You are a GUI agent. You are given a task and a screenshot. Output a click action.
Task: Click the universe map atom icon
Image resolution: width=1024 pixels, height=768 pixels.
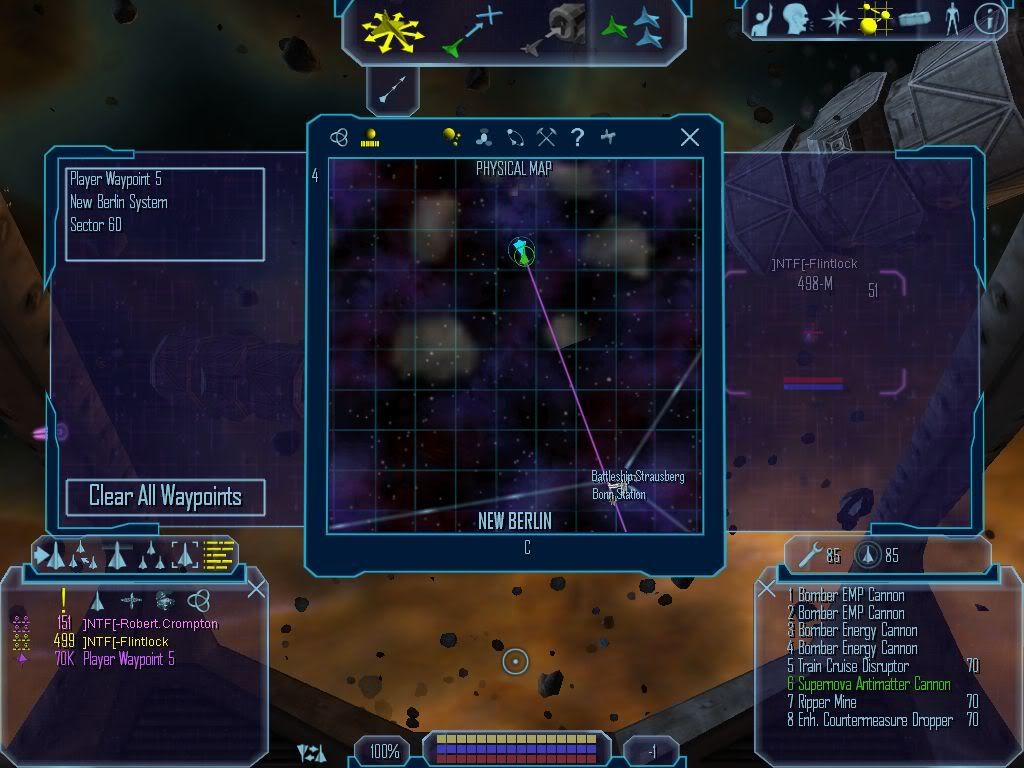point(339,138)
